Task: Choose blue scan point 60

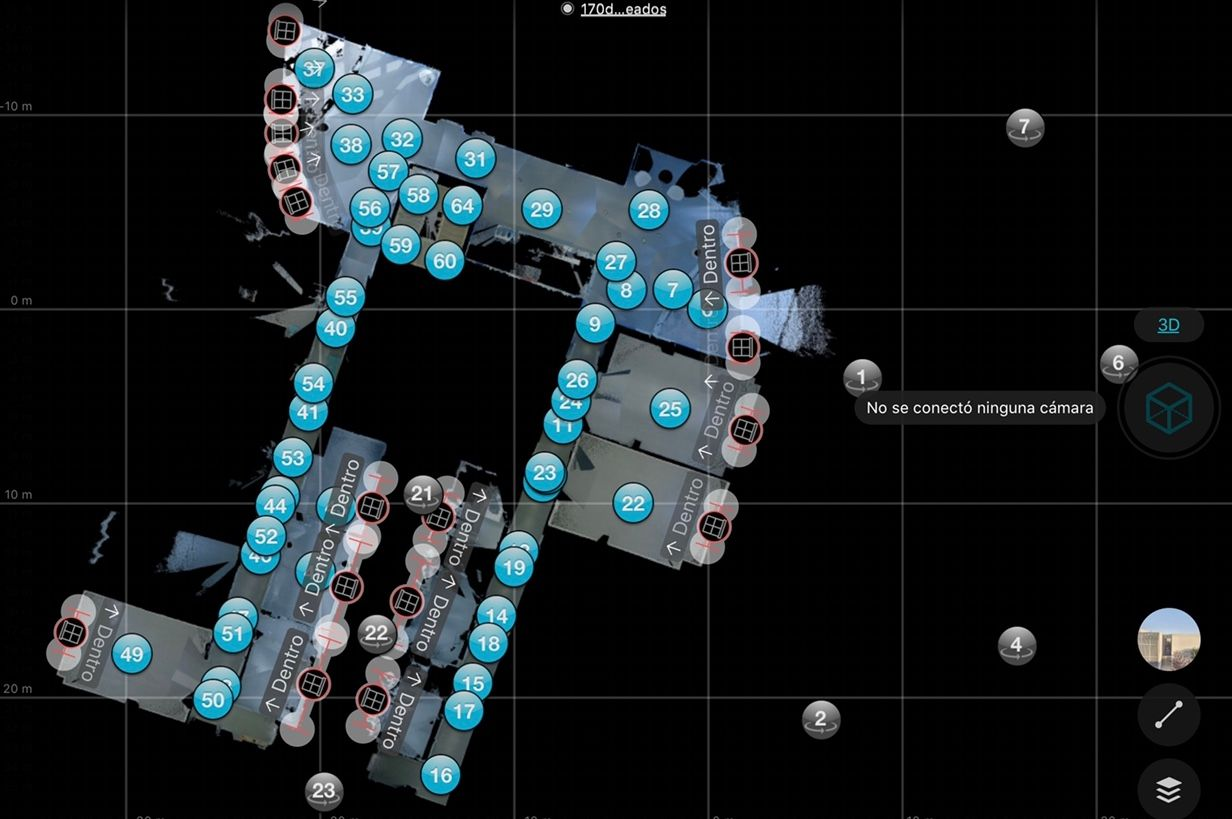Action: [444, 261]
